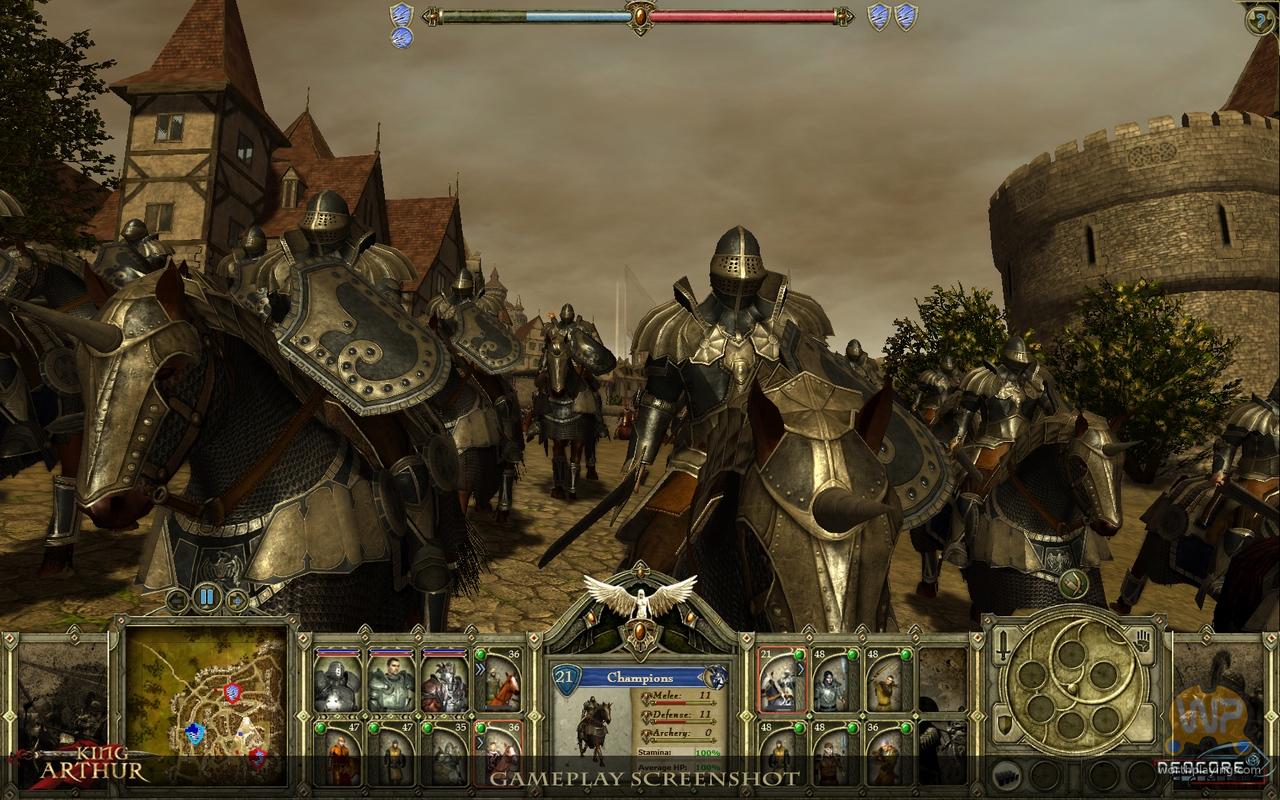This screenshot has height=800, width=1280.
Task: Click the blue victory location marker on minimap
Action: (195, 733)
